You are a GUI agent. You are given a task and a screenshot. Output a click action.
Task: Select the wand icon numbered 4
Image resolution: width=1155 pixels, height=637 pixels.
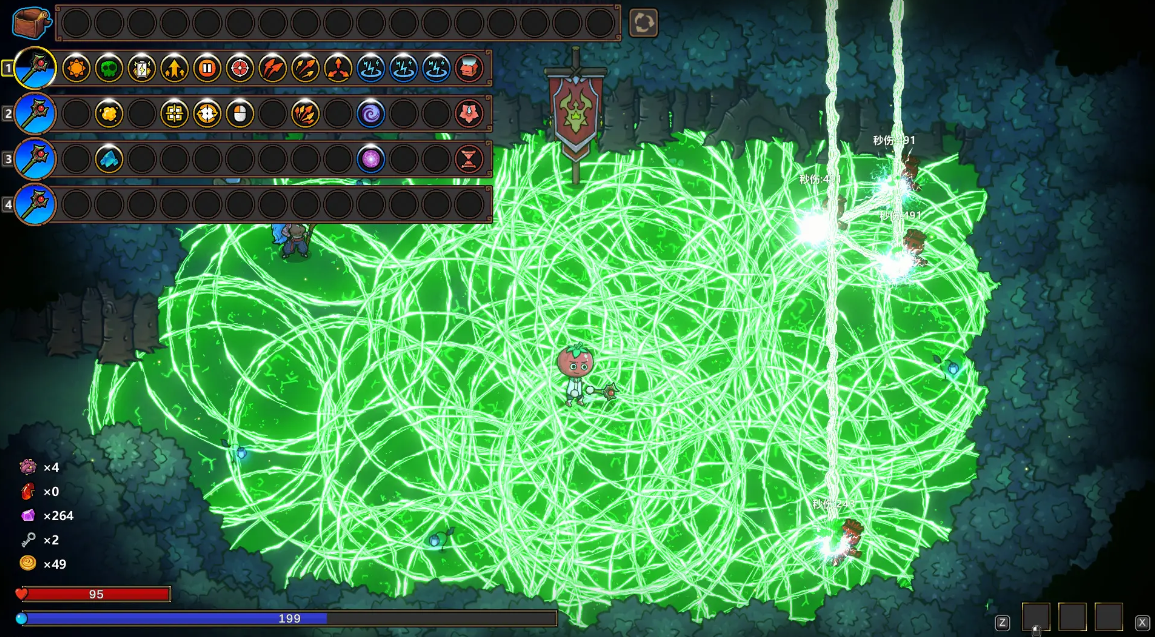point(35,204)
